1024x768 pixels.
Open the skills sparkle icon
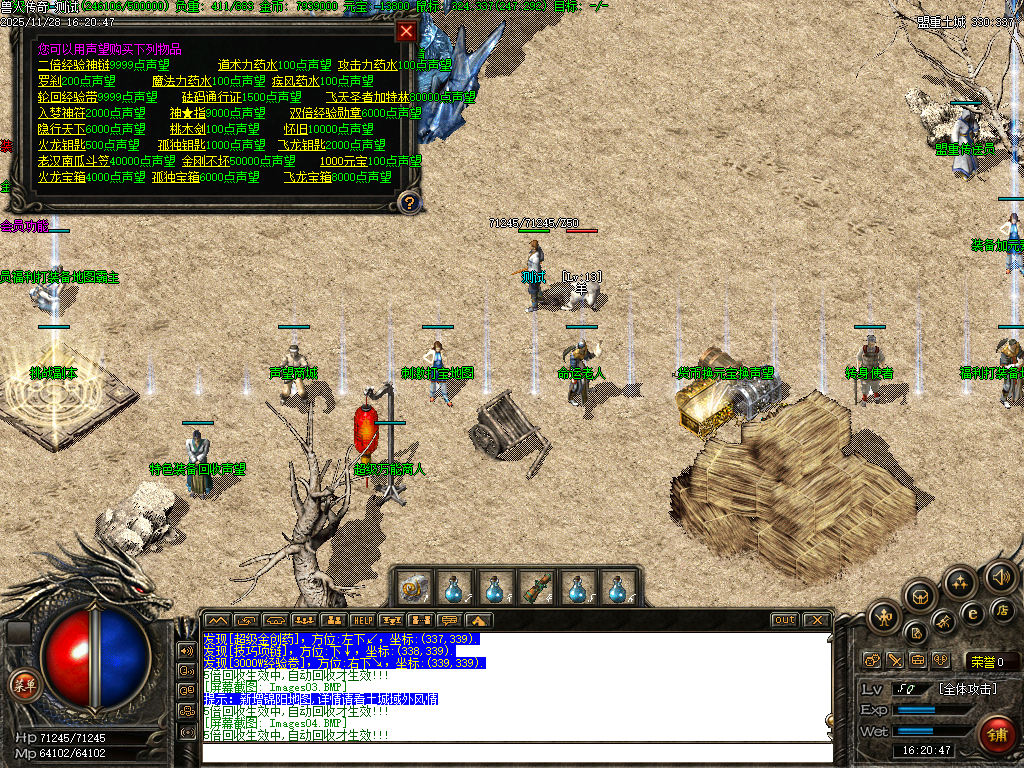tap(961, 582)
